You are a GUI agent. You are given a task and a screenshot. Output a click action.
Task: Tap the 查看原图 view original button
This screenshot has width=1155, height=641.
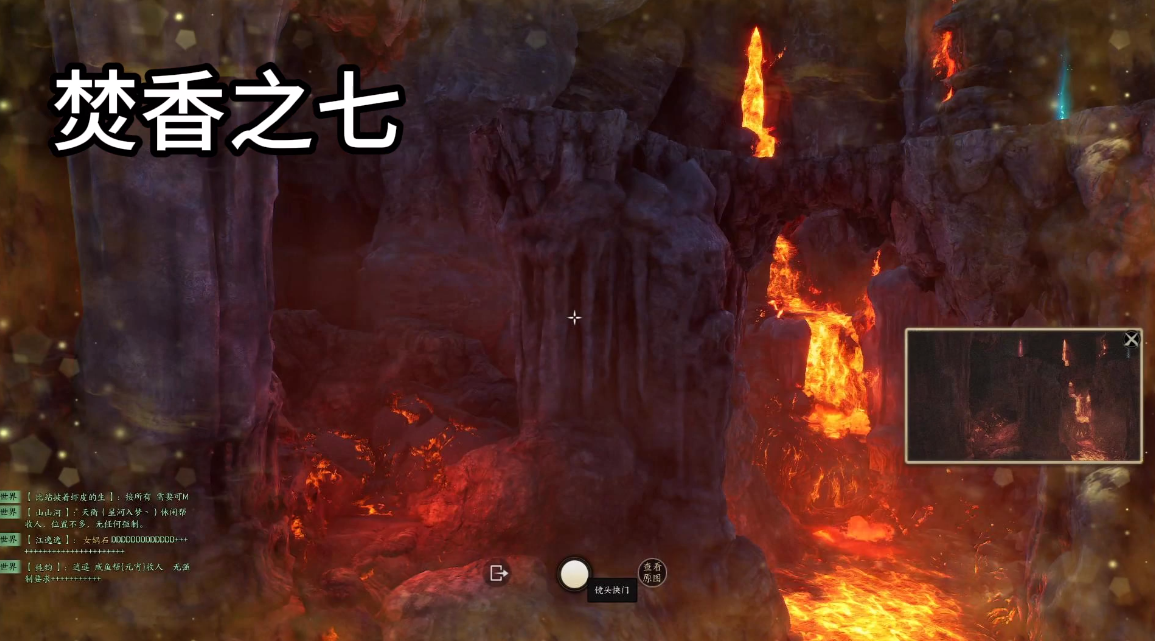tap(652, 572)
